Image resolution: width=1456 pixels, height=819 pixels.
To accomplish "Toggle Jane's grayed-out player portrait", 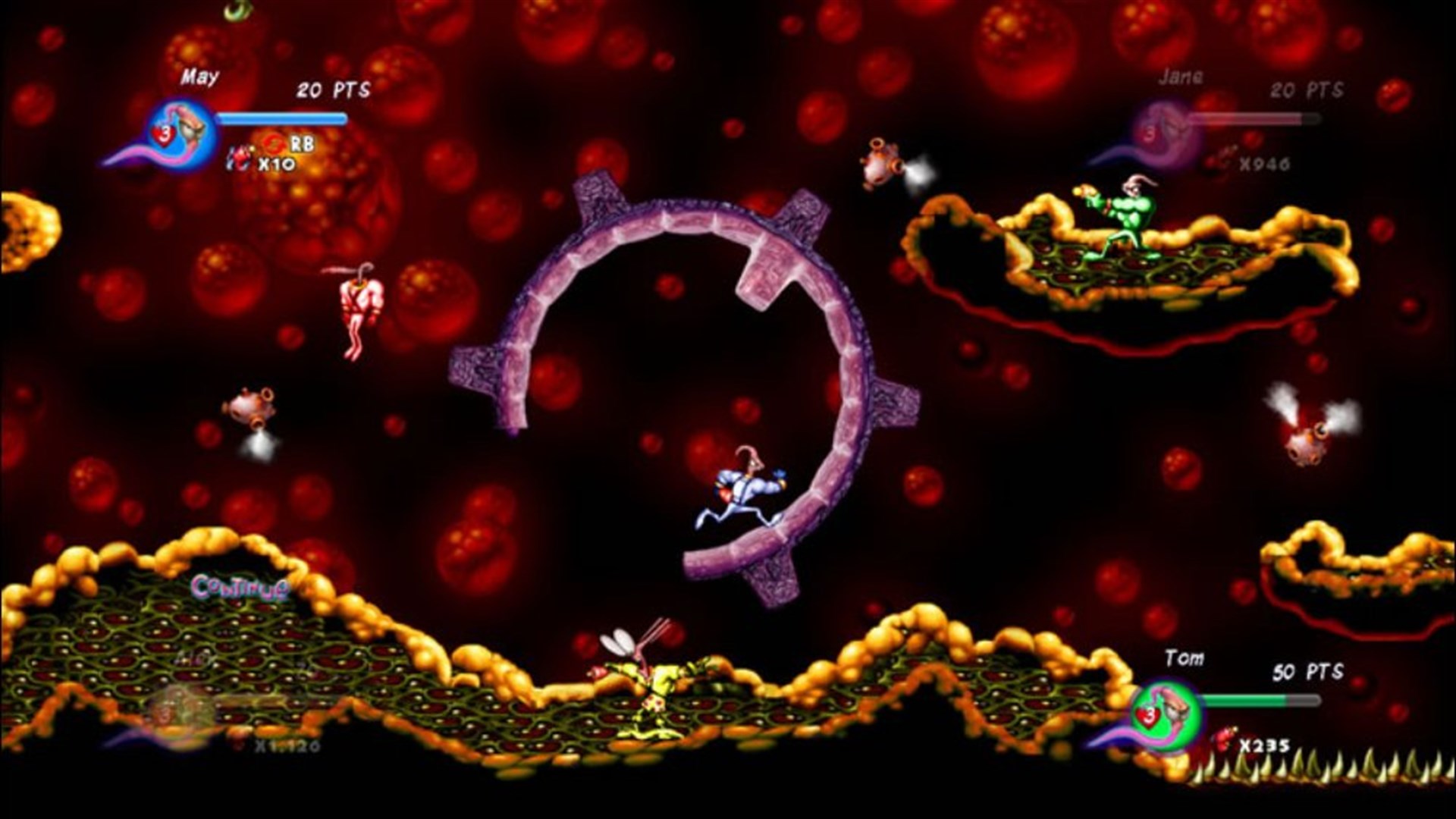I will [x=1166, y=130].
